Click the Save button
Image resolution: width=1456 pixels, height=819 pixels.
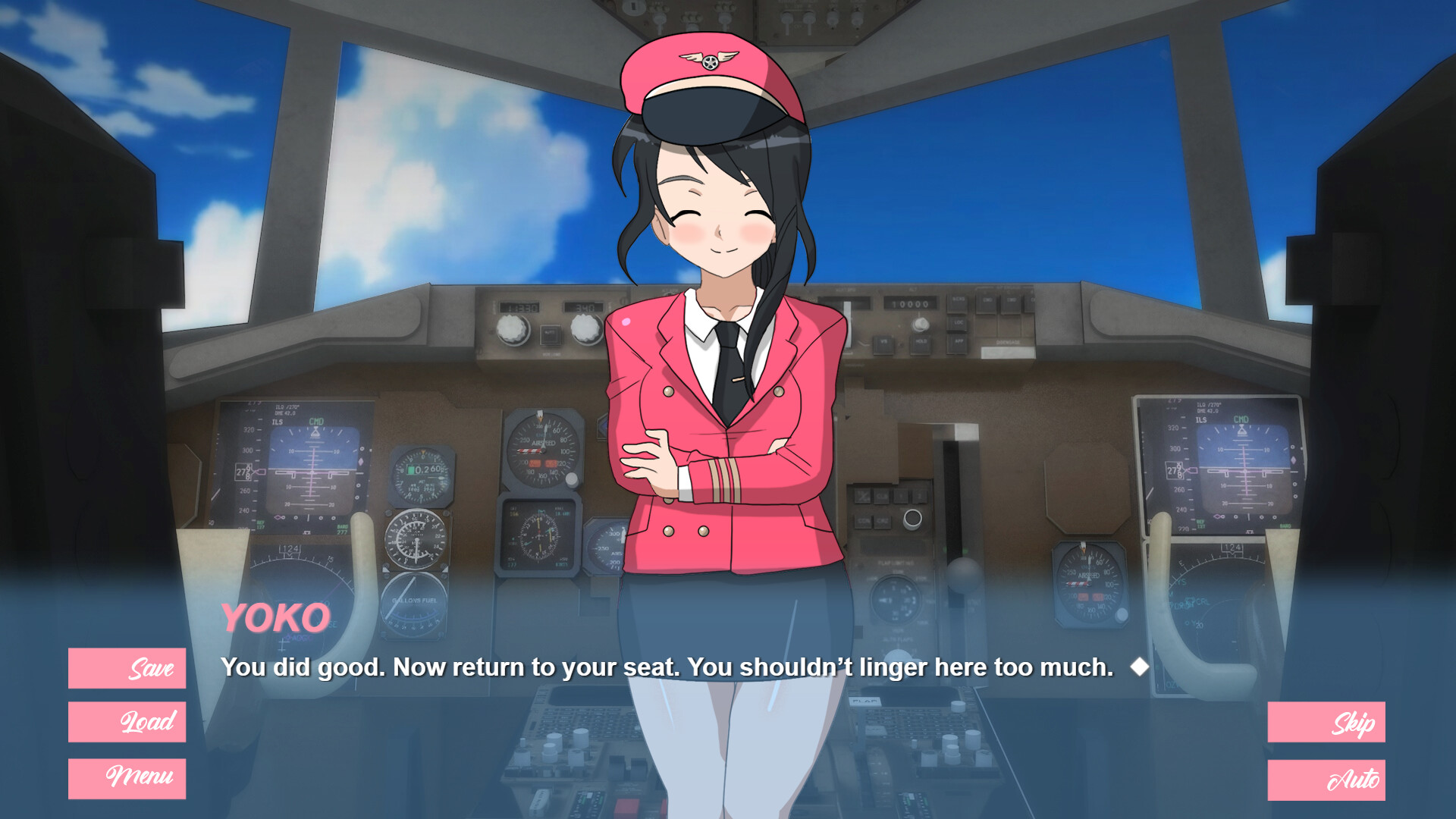[x=126, y=669]
